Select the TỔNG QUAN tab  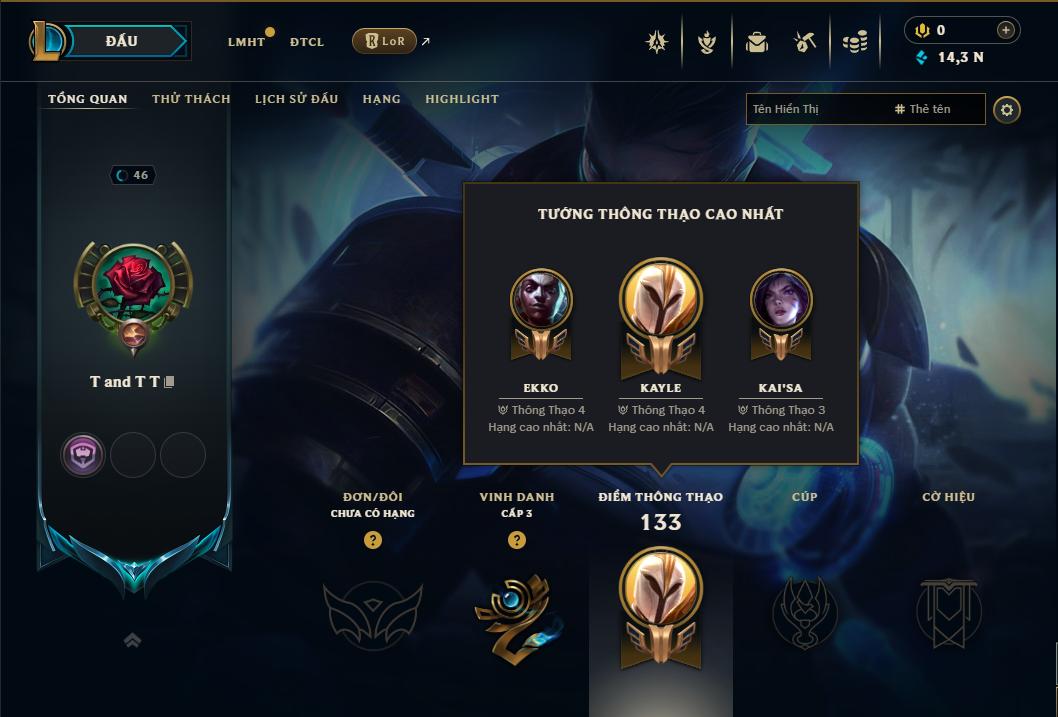coord(88,99)
